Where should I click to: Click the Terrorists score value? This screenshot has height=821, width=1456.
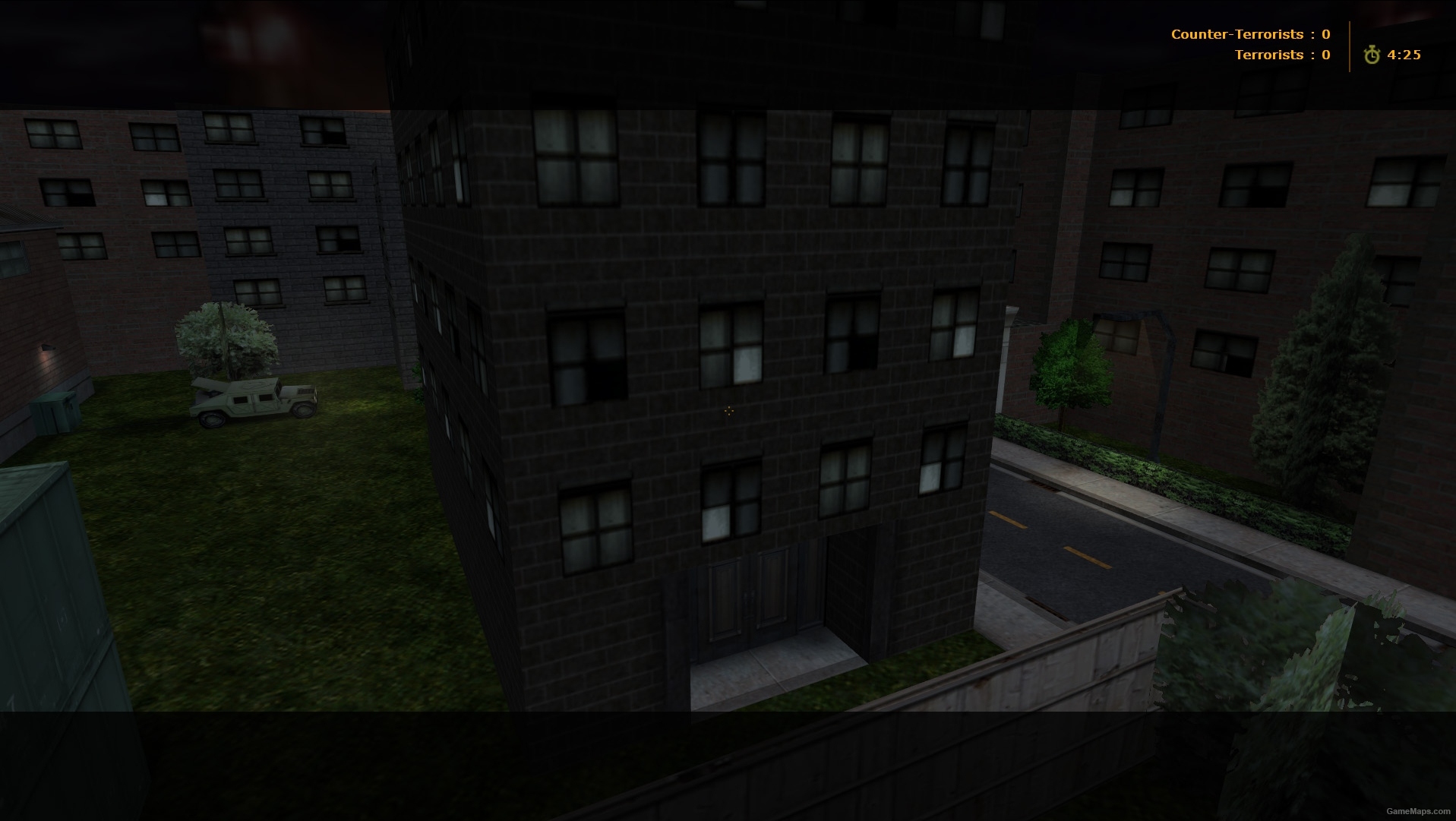1325,55
